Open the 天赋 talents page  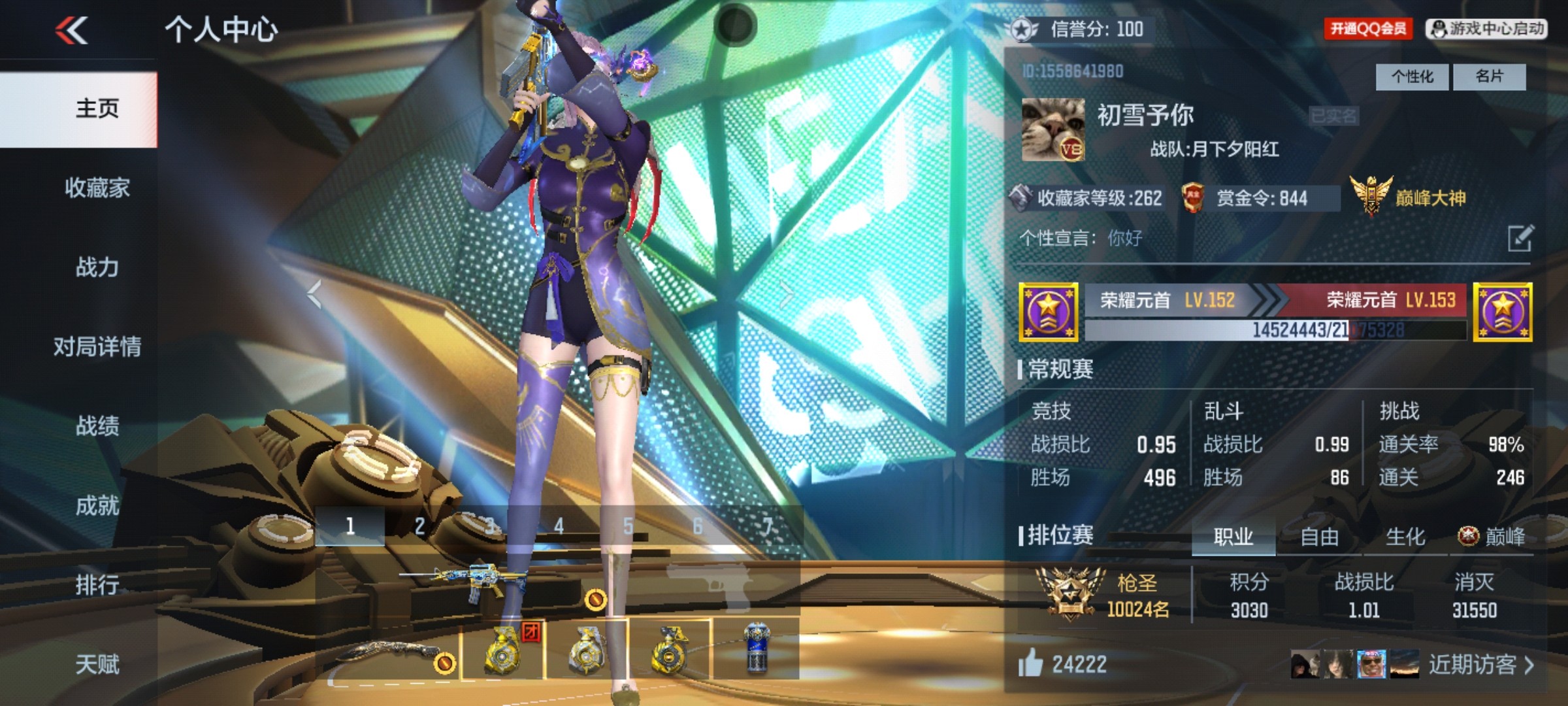(97, 664)
